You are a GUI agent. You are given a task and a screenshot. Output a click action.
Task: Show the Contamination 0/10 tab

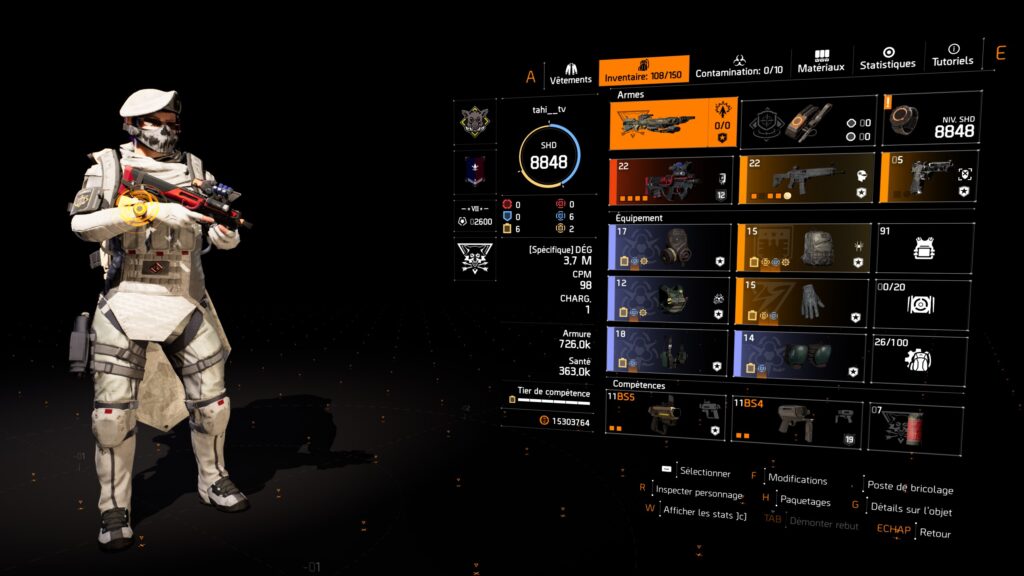[739, 66]
